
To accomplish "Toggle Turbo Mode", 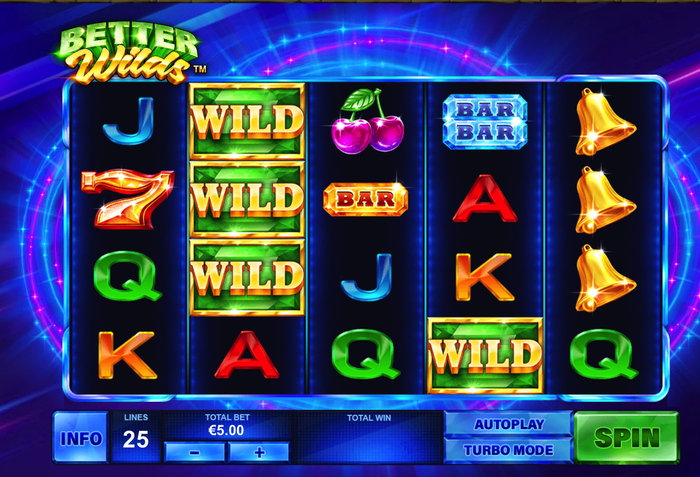I will click(509, 450).
